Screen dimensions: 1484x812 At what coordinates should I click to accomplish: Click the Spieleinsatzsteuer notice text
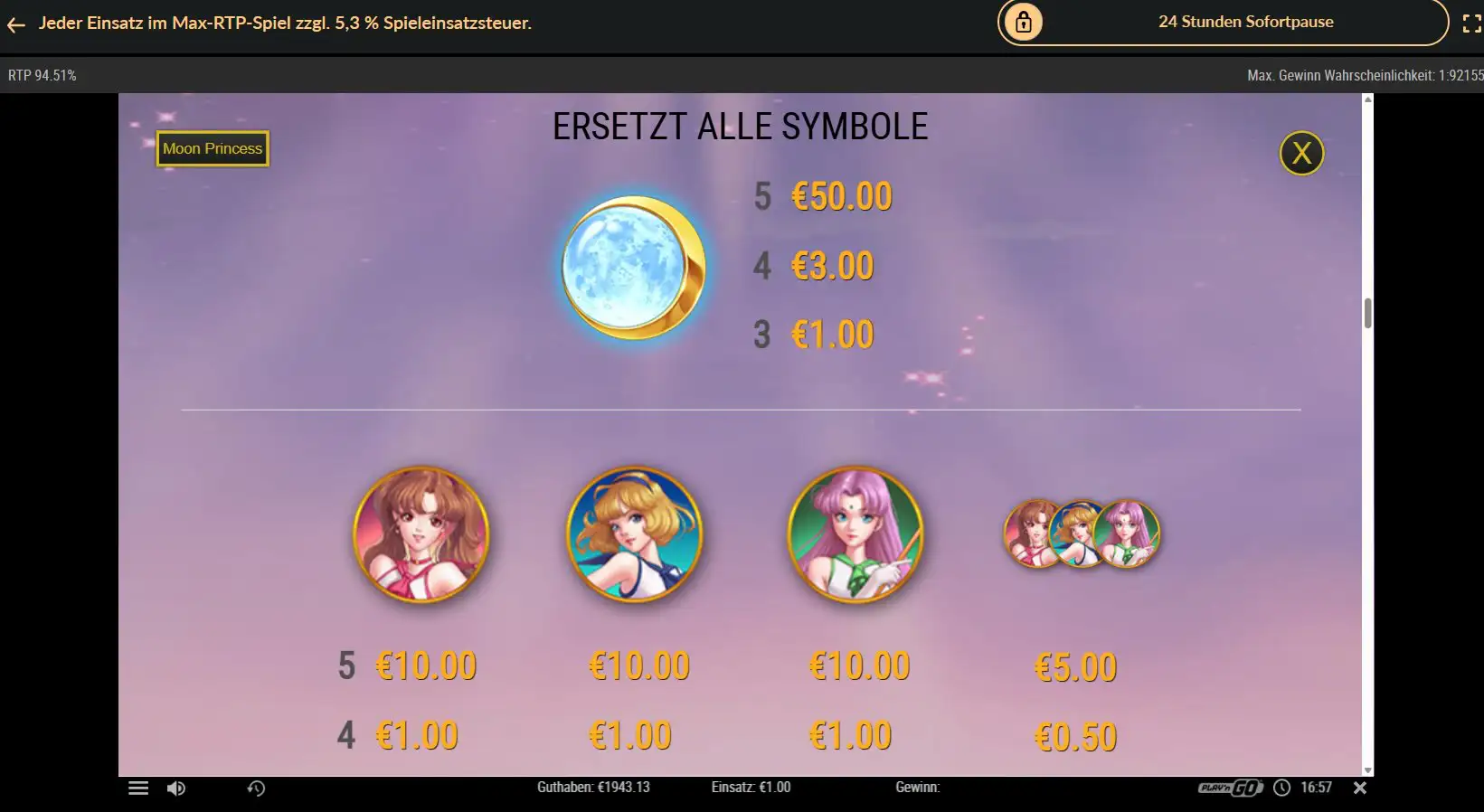click(x=285, y=23)
